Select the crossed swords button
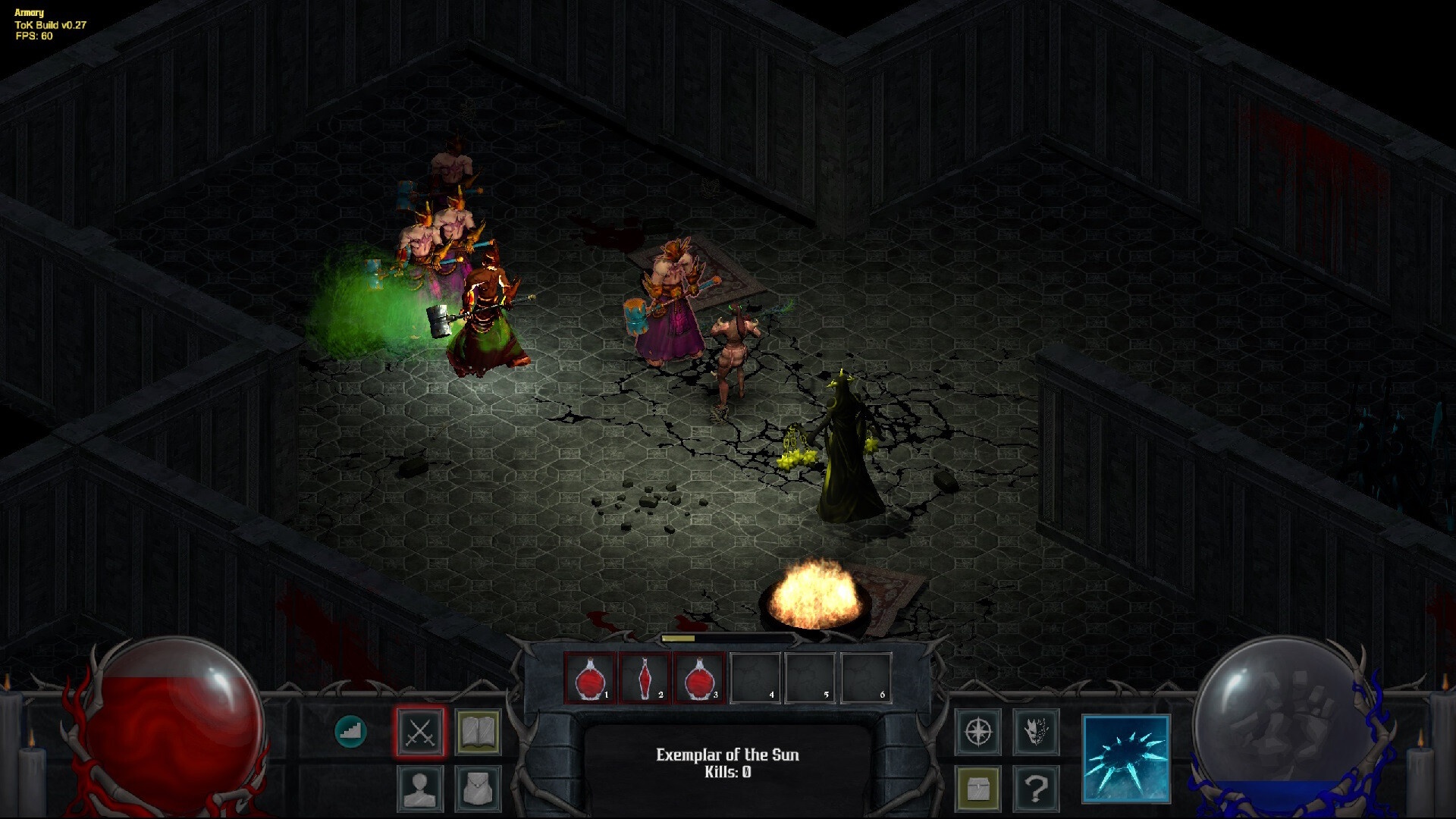Image resolution: width=1456 pixels, height=819 pixels. point(420,733)
